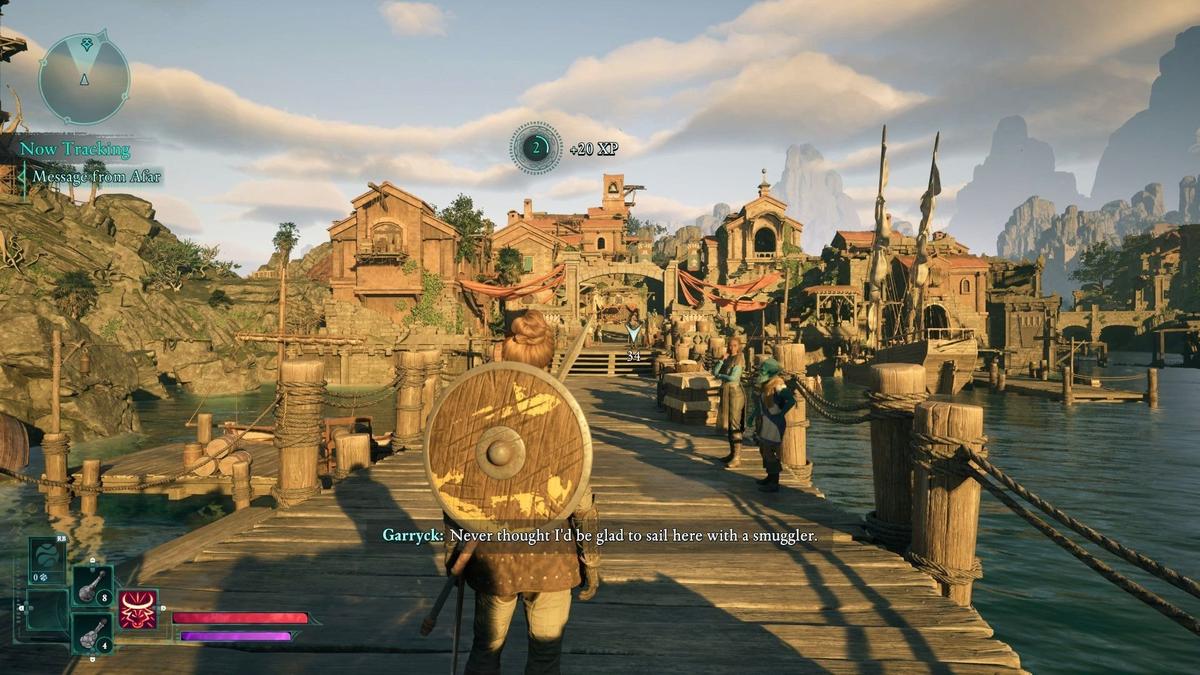Viewport: 1200px width, 675px height.
Task: Use the teal swirl ability slot
Action: 47,560
